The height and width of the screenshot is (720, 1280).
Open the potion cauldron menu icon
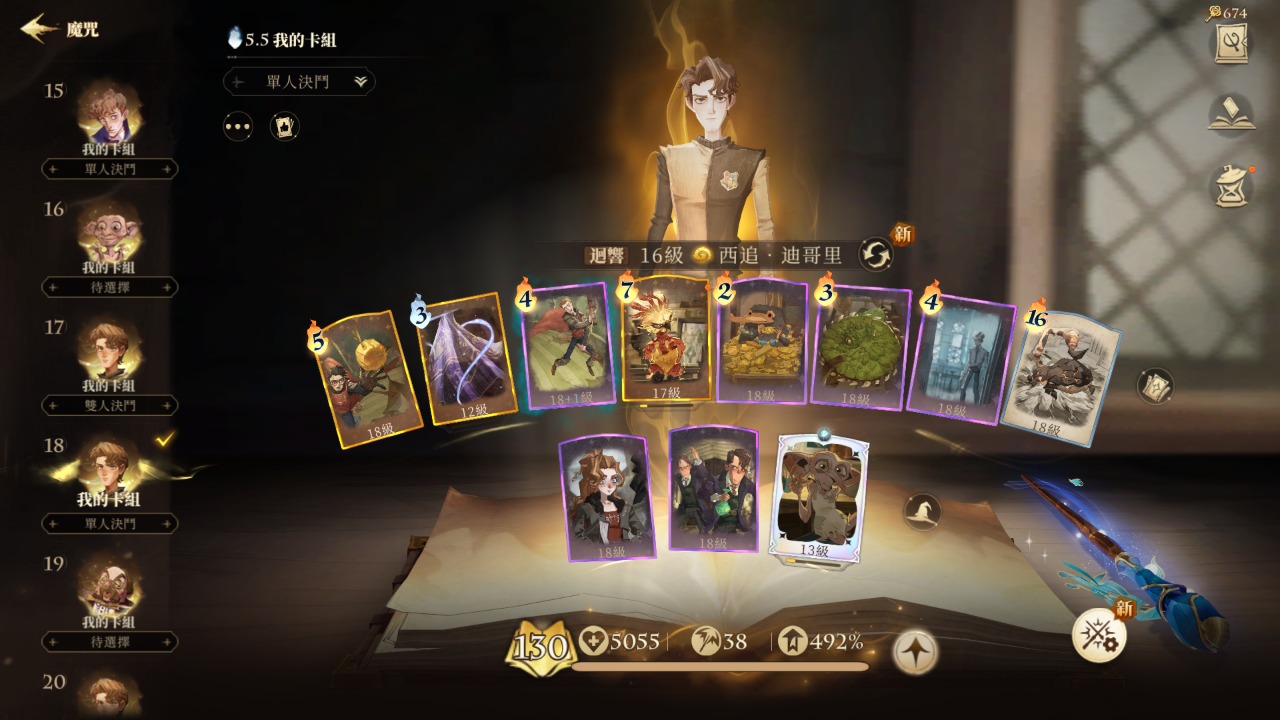point(1231,187)
